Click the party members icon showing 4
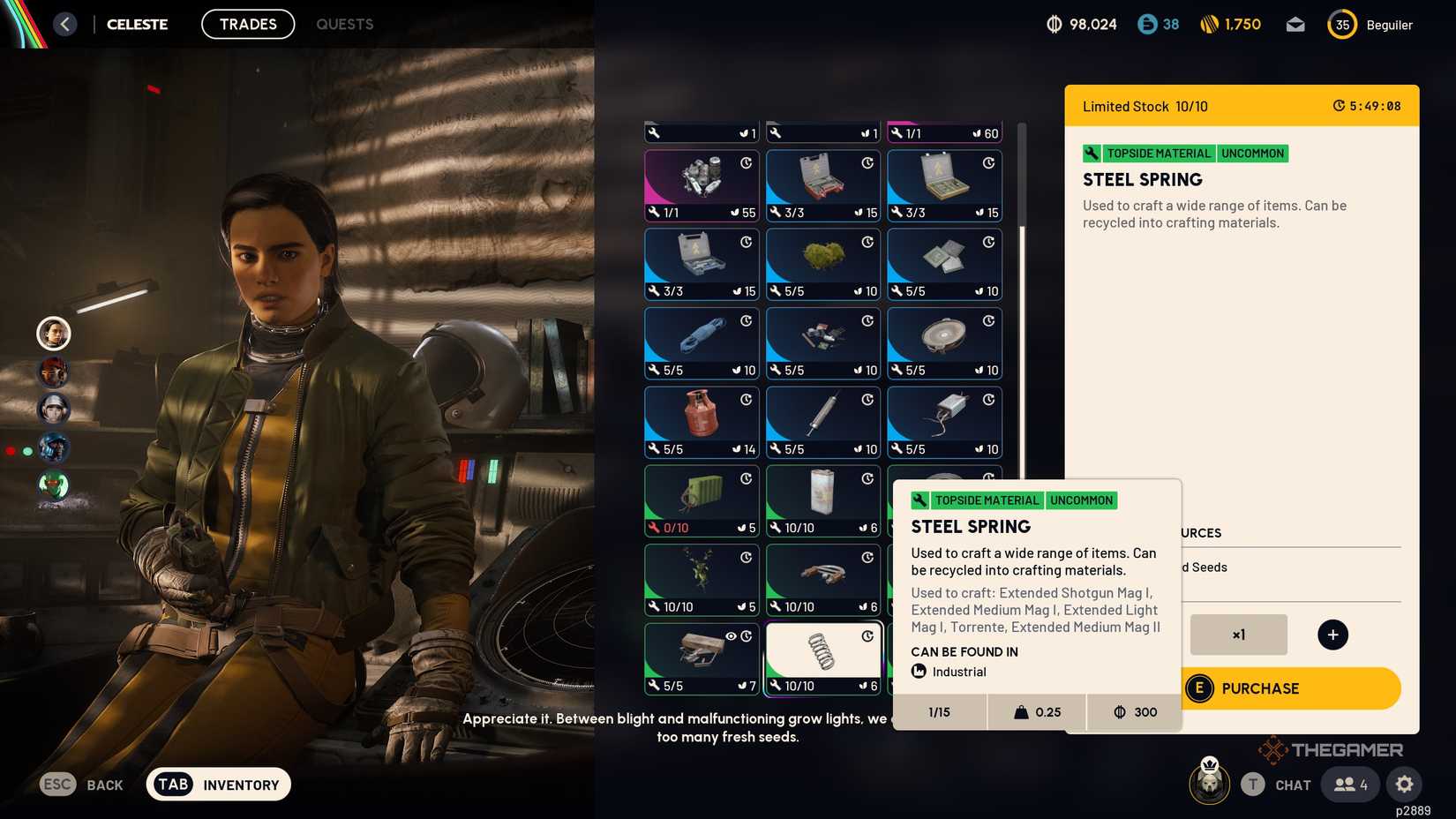The height and width of the screenshot is (819, 1456). pyautogui.click(x=1348, y=784)
